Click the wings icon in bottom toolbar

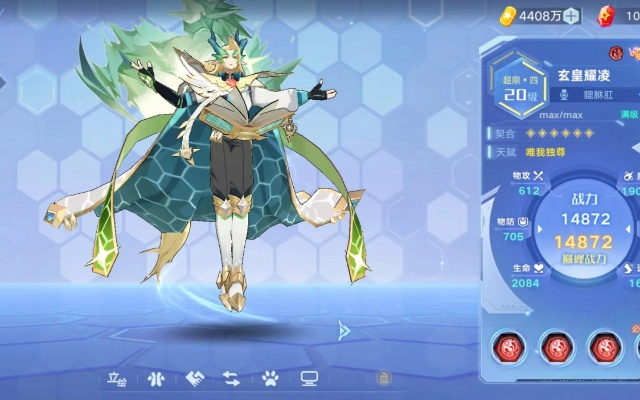coord(155,379)
